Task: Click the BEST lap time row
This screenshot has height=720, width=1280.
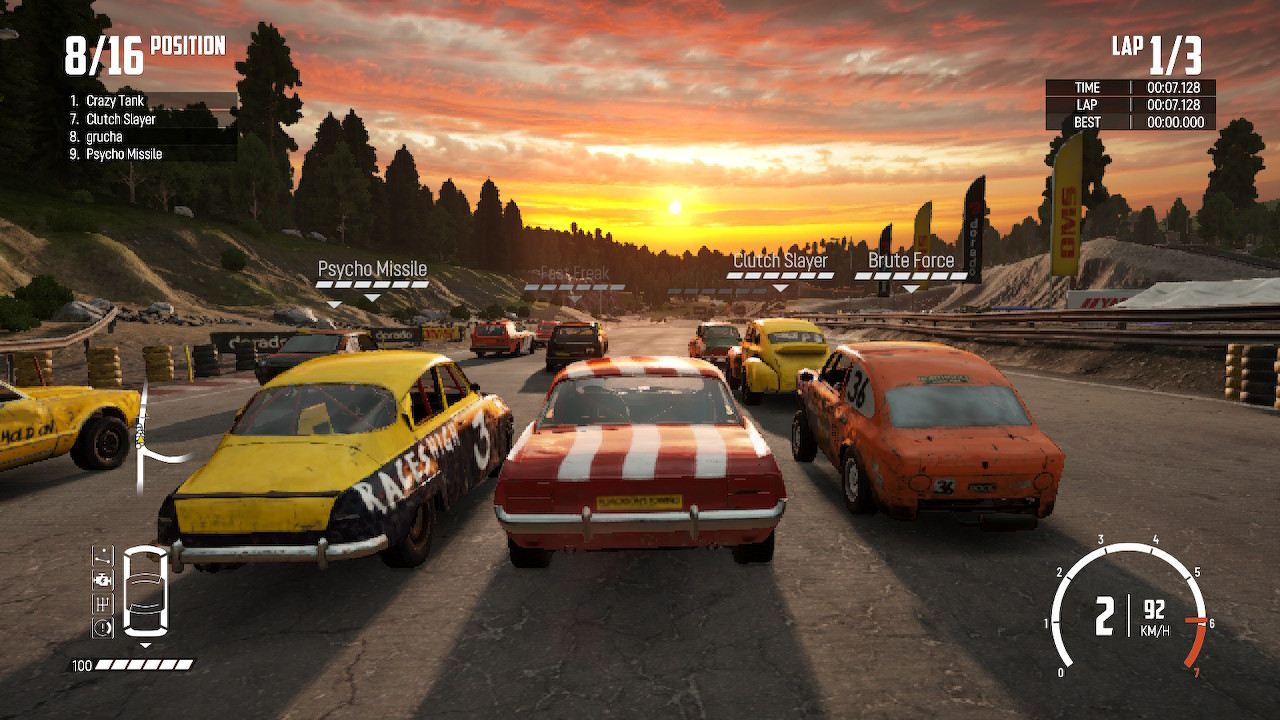Action: click(x=1130, y=122)
